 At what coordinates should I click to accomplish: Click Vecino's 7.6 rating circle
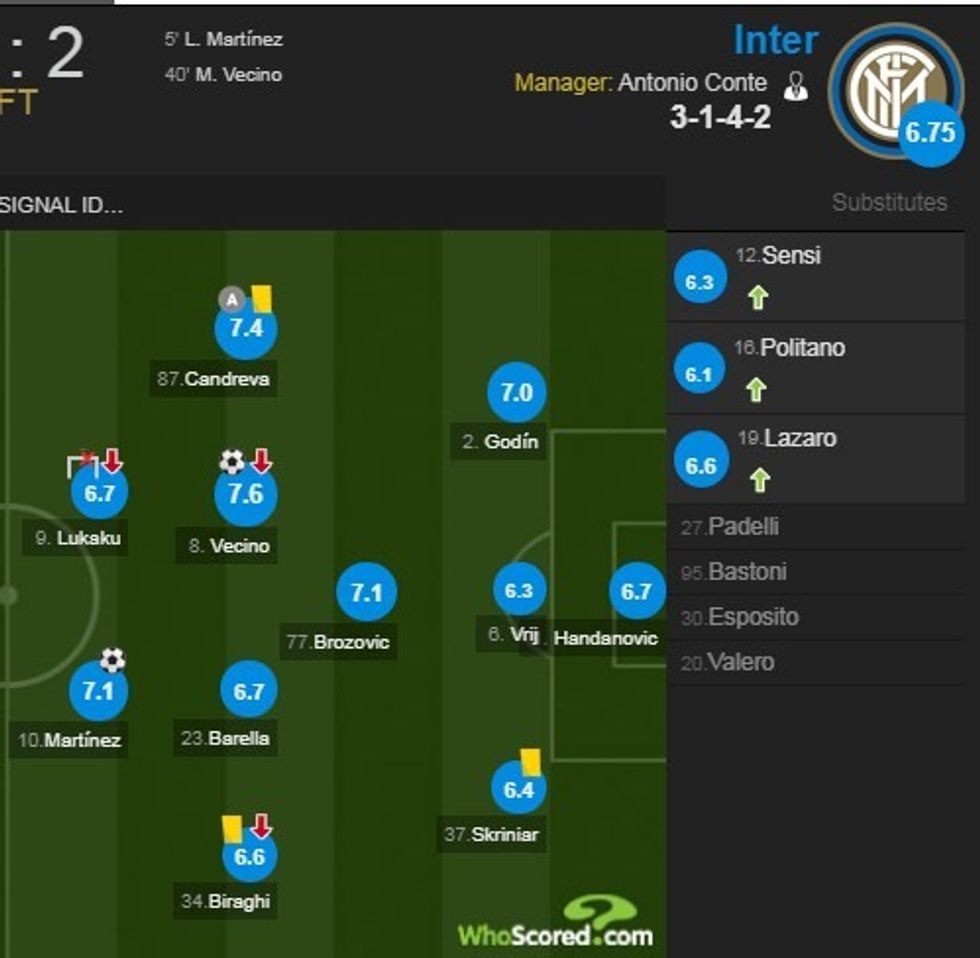(x=246, y=496)
